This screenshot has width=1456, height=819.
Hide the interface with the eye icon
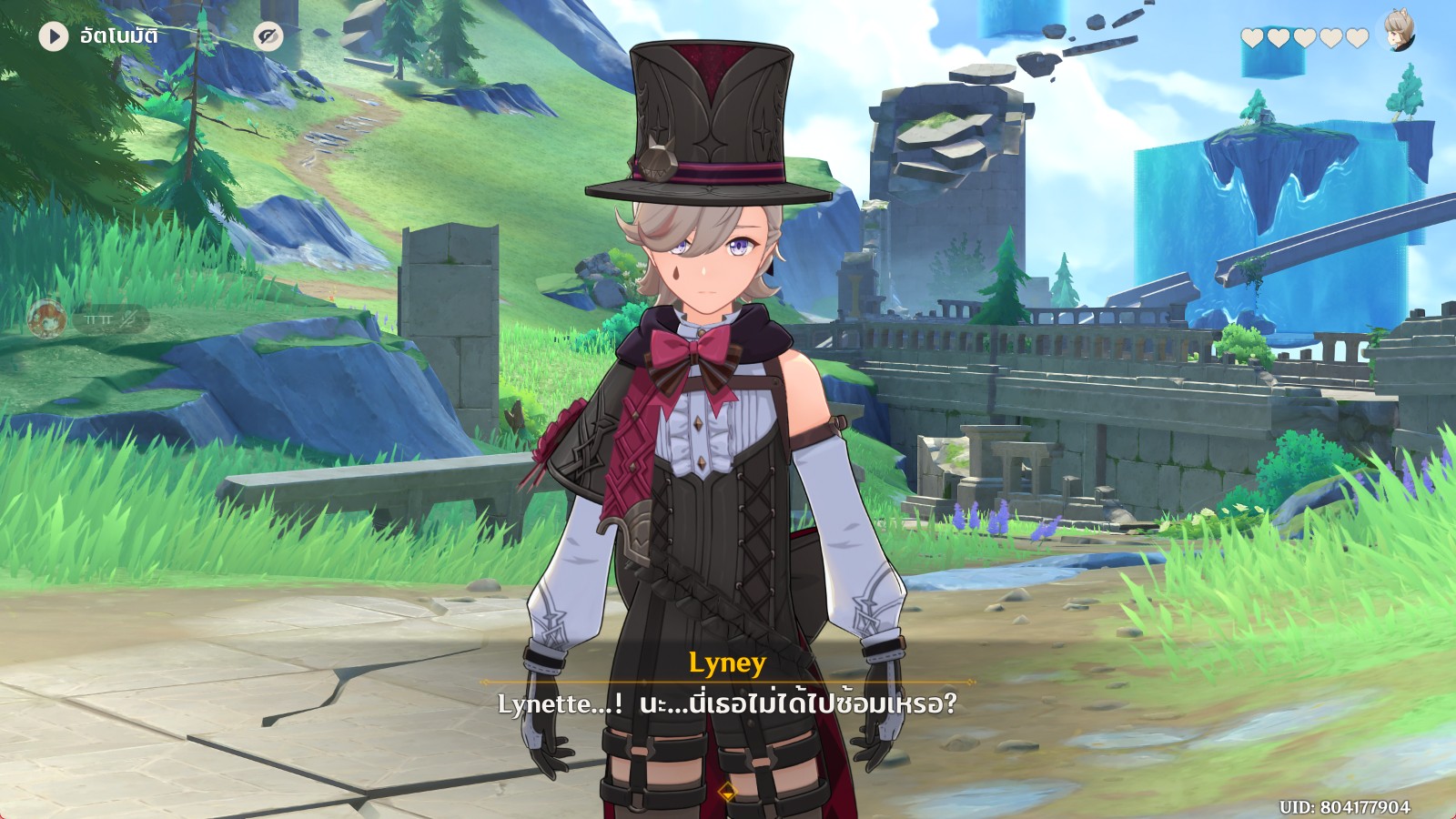tap(268, 36)
